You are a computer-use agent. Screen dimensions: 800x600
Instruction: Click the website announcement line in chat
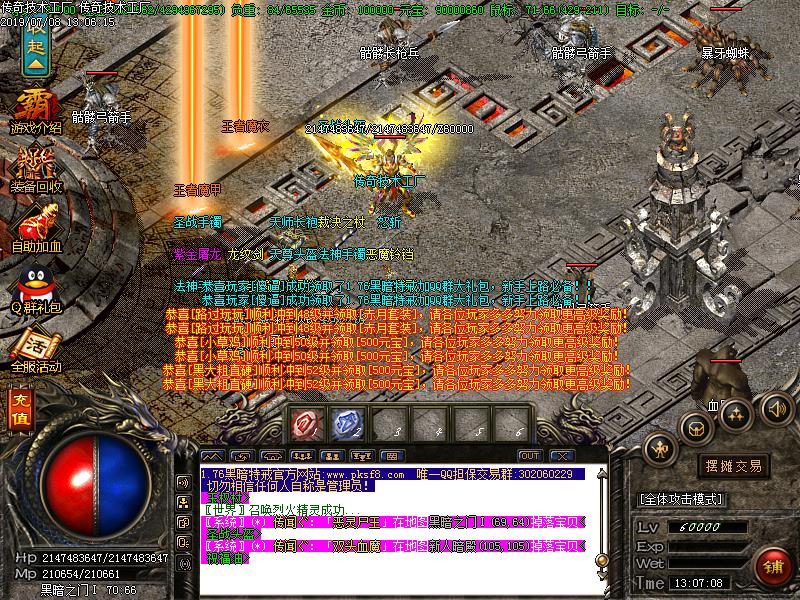(390, 474)
